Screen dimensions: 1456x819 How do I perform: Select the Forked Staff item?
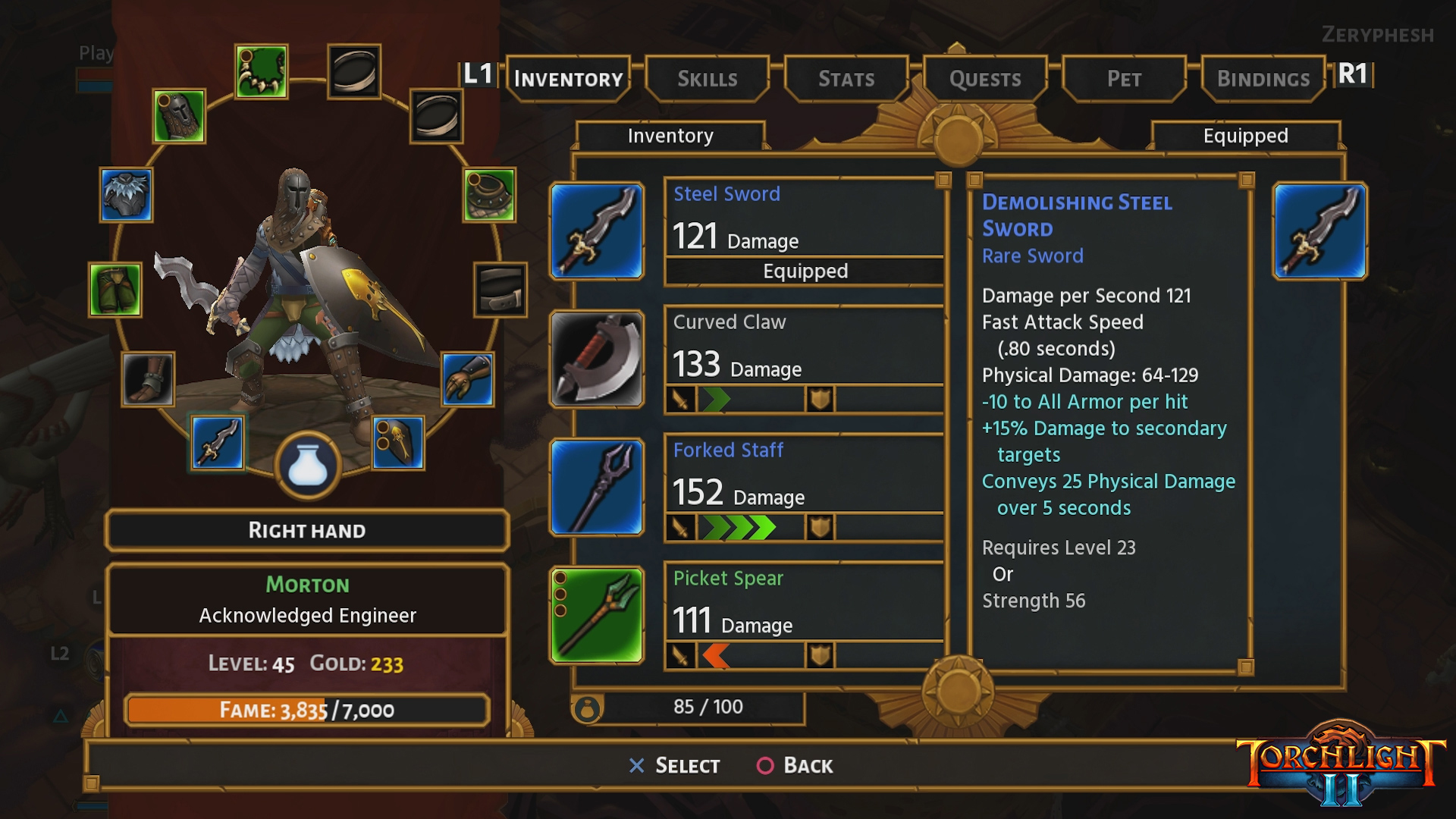[804, 488]
